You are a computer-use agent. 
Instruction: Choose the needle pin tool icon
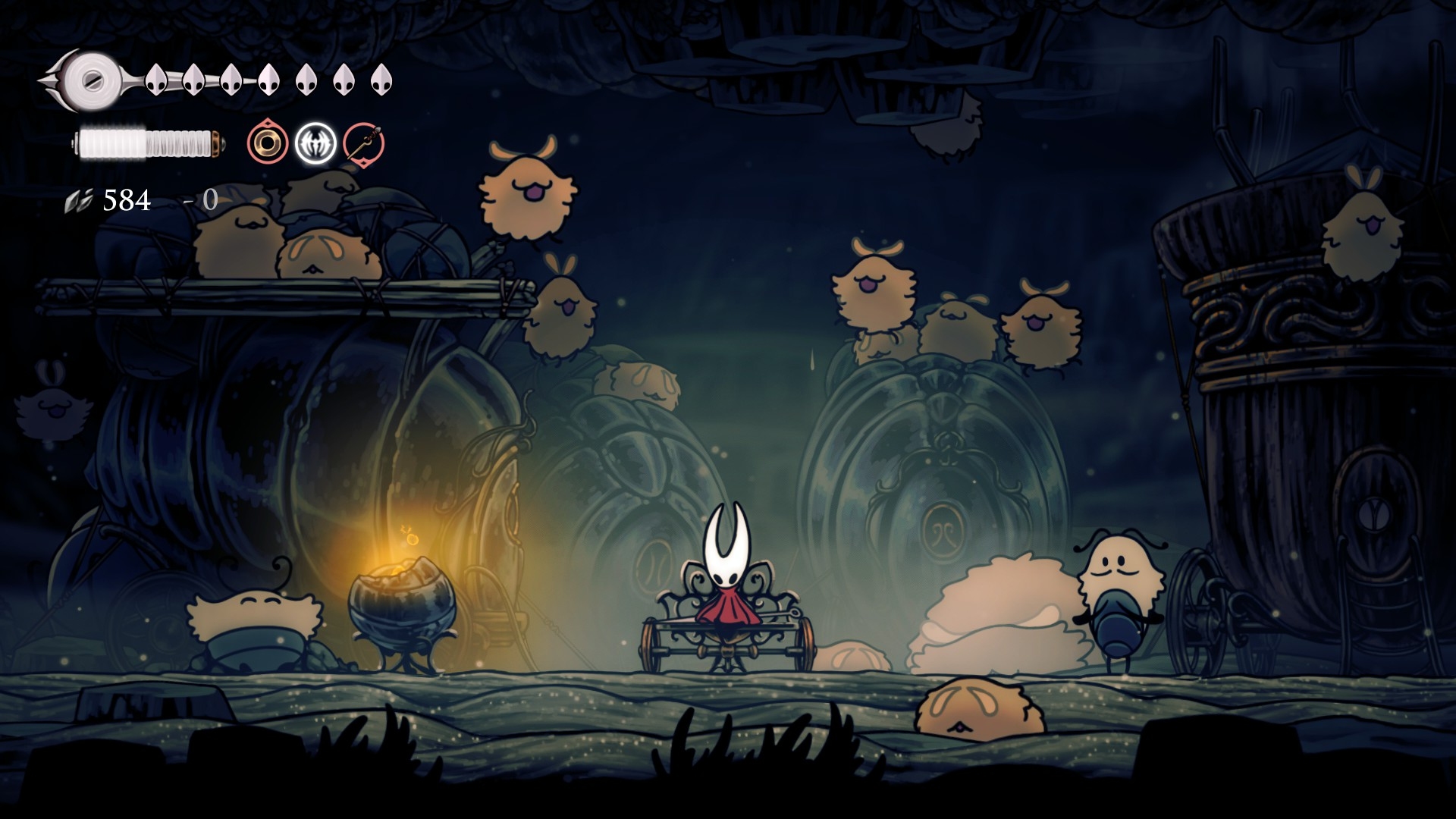click(364, 143)
